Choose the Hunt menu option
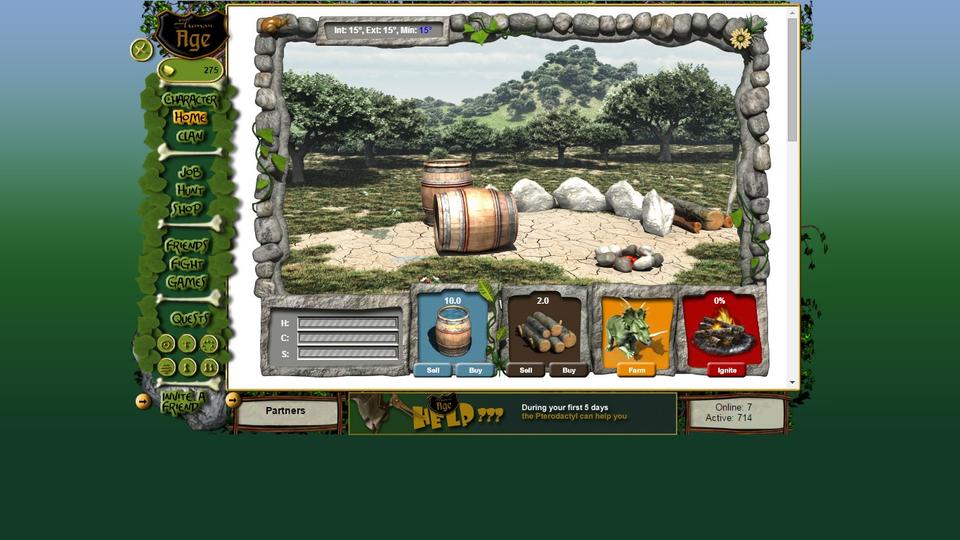Viewport: 960px width, 540px height. (x=189, y=190)
